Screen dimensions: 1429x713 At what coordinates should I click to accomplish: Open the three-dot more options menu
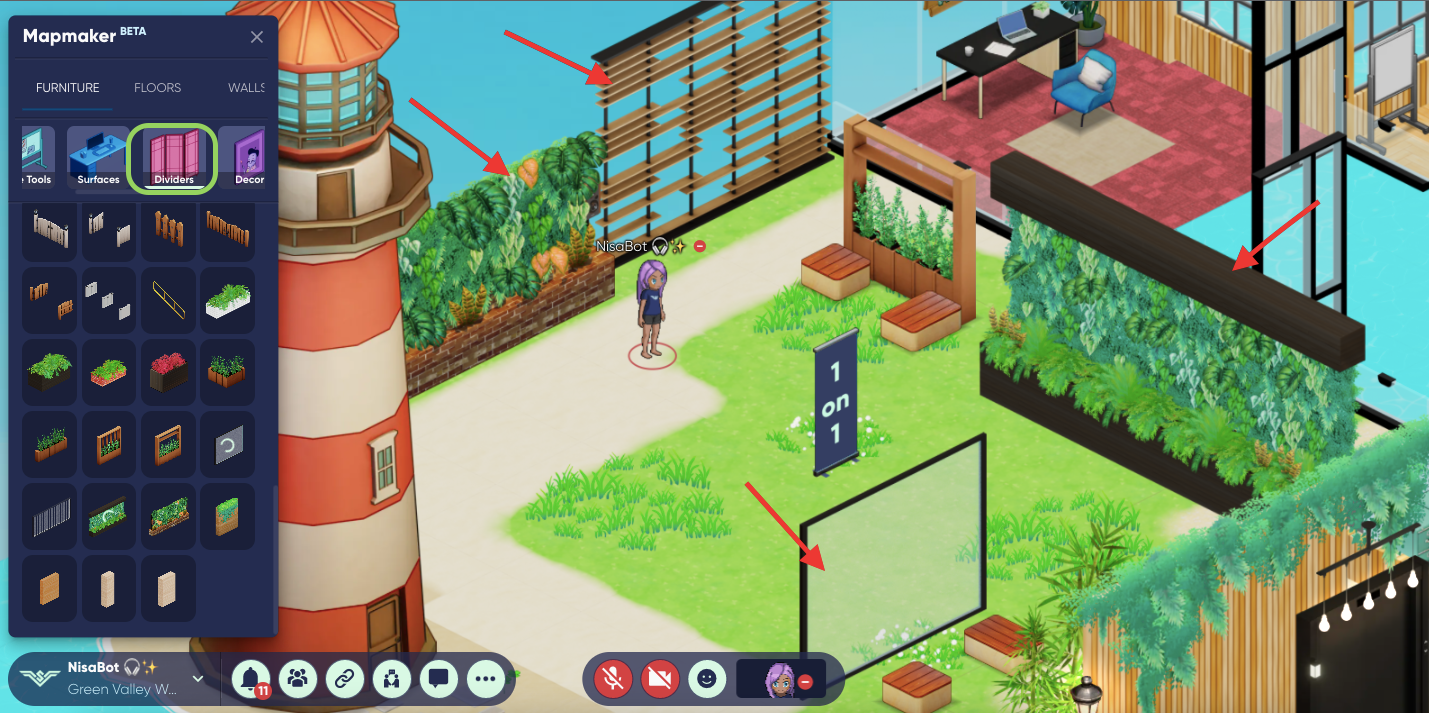[x=486, y=679]
